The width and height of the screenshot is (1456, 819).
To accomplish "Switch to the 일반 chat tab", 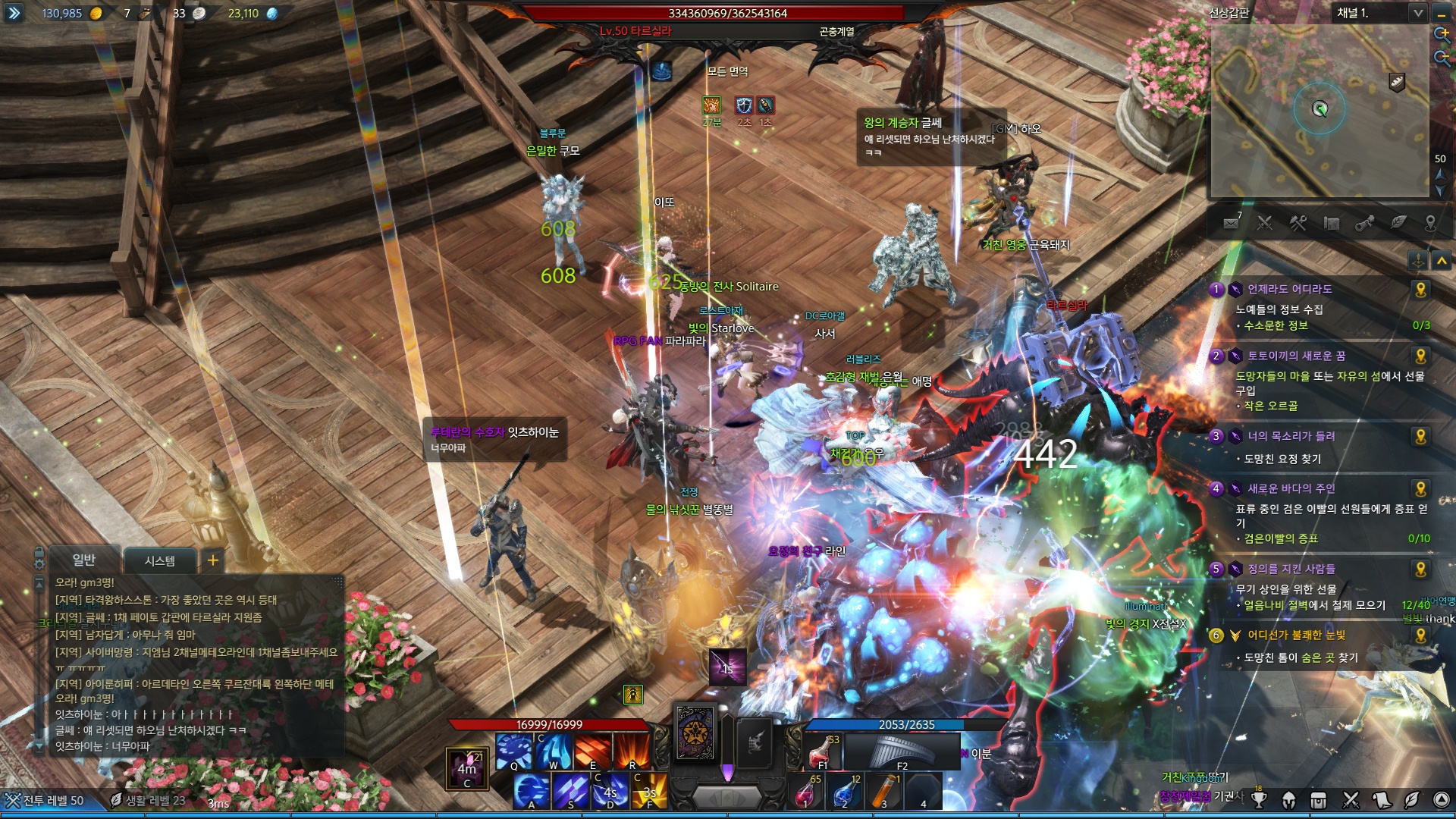I will (83, 560).
